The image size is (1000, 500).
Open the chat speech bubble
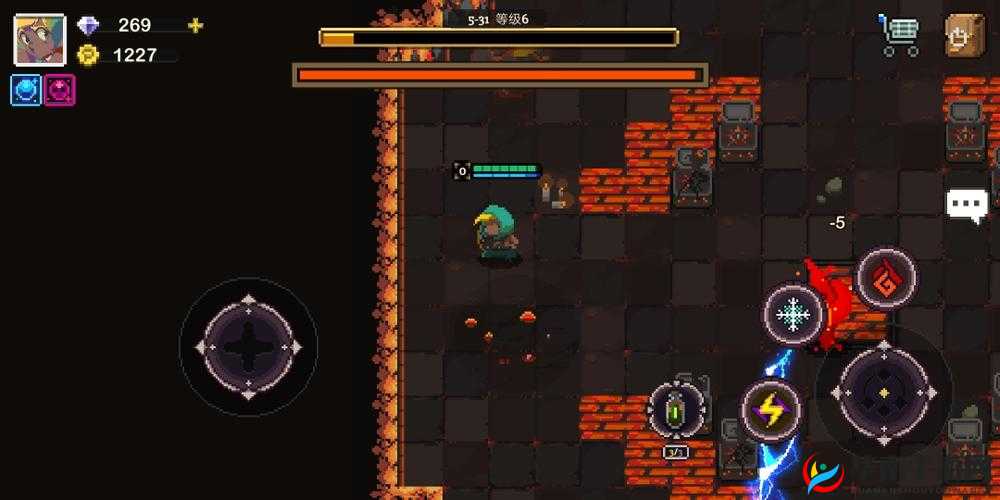966,205
